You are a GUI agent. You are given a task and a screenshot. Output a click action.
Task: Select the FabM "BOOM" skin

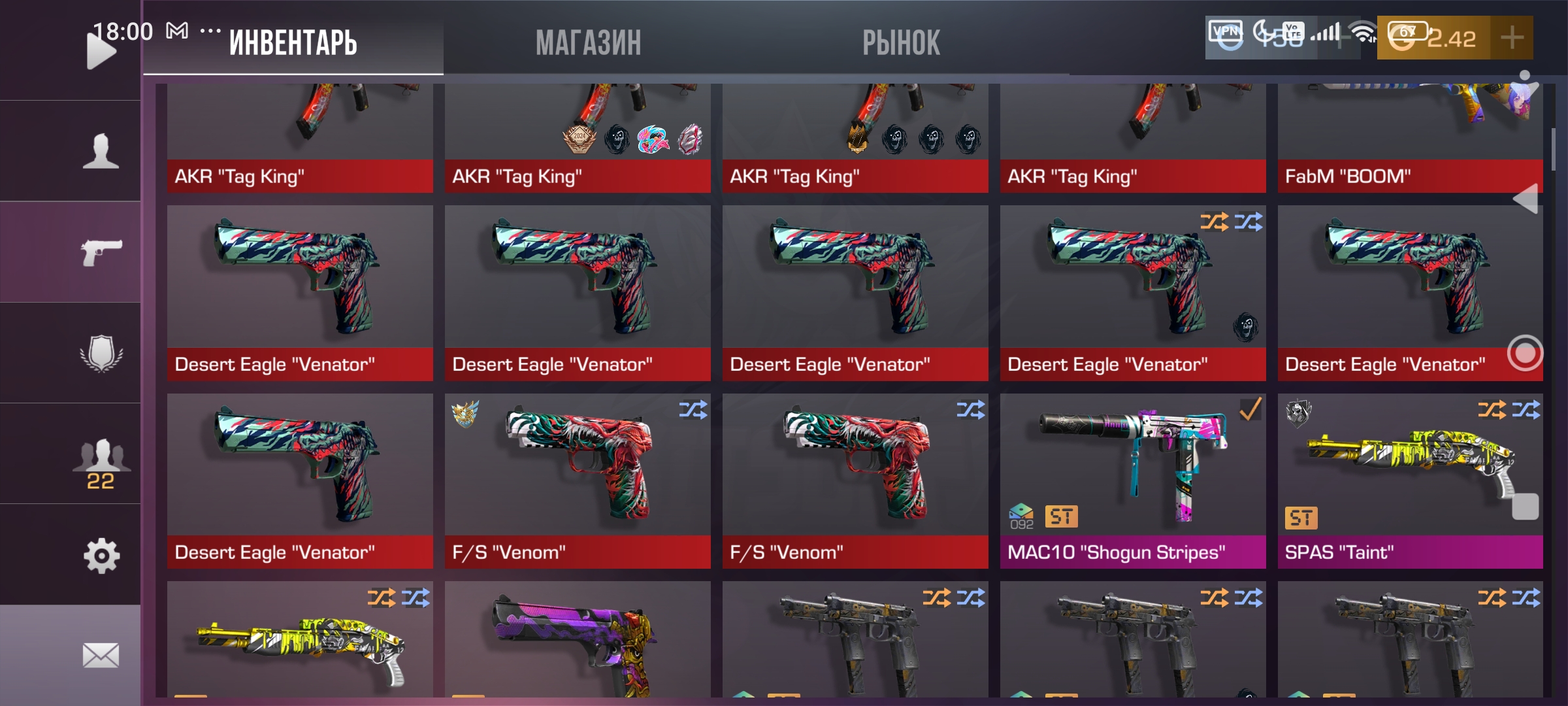(x=1410, y=137)
